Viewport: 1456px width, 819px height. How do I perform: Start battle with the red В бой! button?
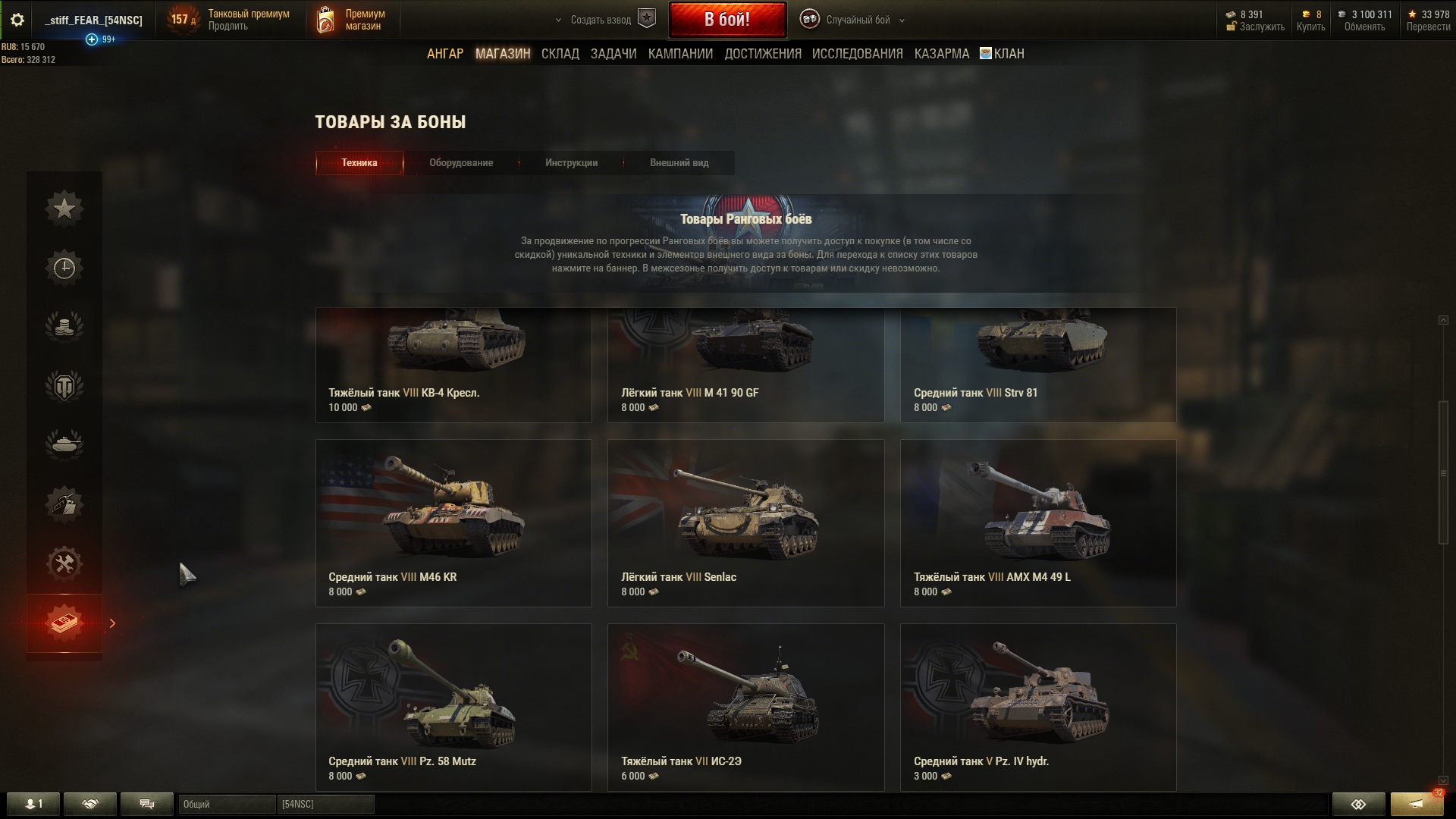click(726, 20)
